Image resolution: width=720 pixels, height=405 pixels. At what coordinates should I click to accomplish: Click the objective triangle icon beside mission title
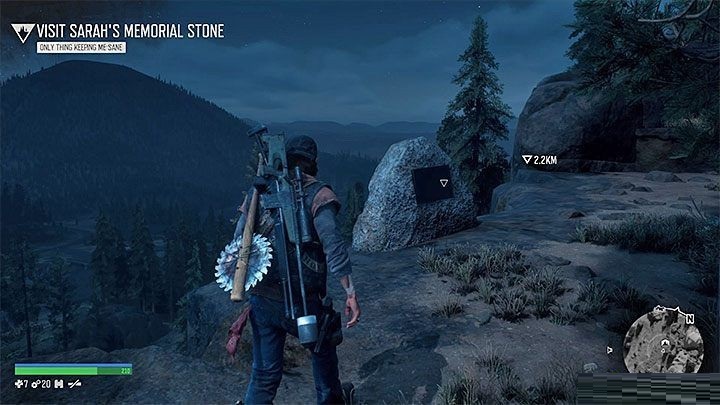click(21, 32)
